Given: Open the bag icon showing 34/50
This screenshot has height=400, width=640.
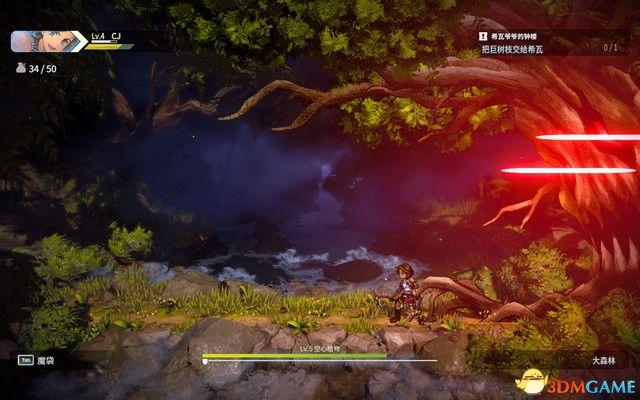Looking at the screenshot, I should [20, 68].
